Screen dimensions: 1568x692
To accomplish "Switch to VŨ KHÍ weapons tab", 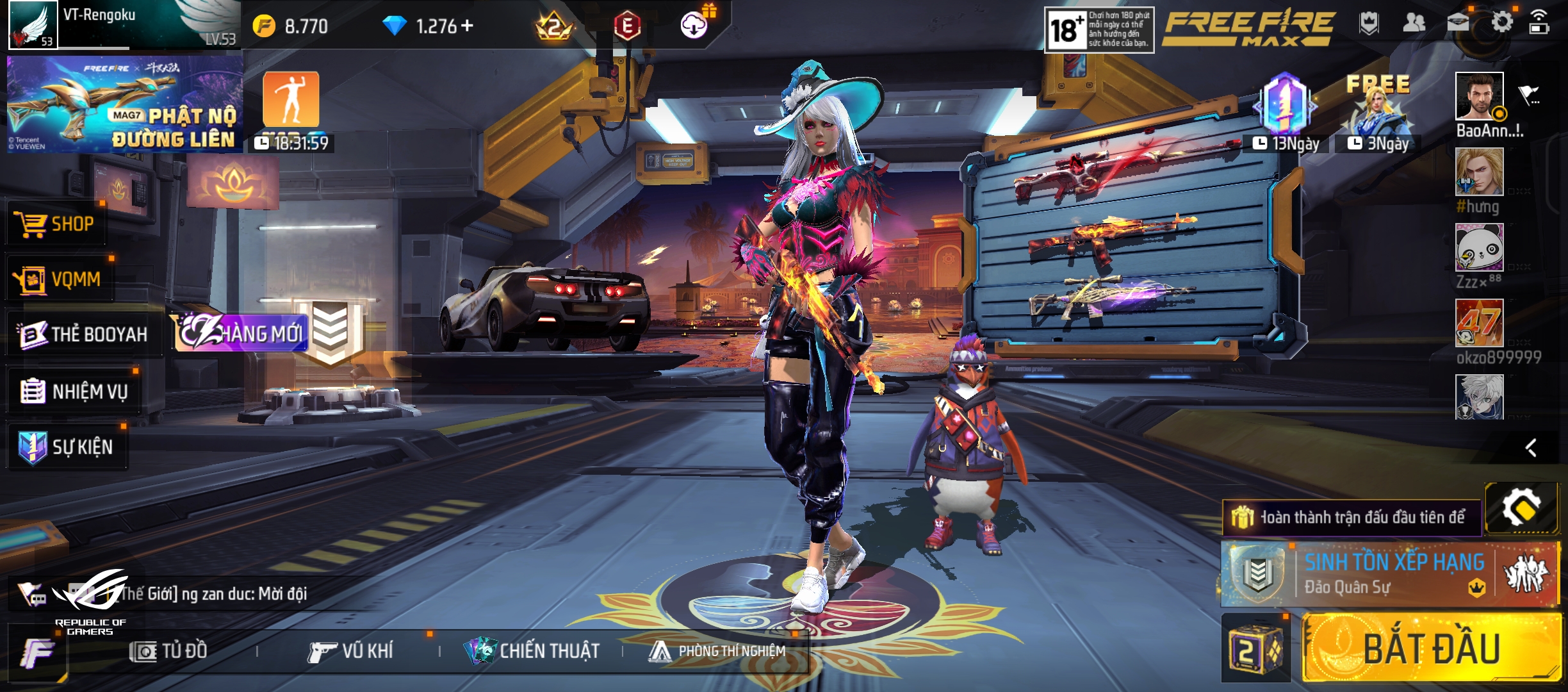I will [351, 651].
